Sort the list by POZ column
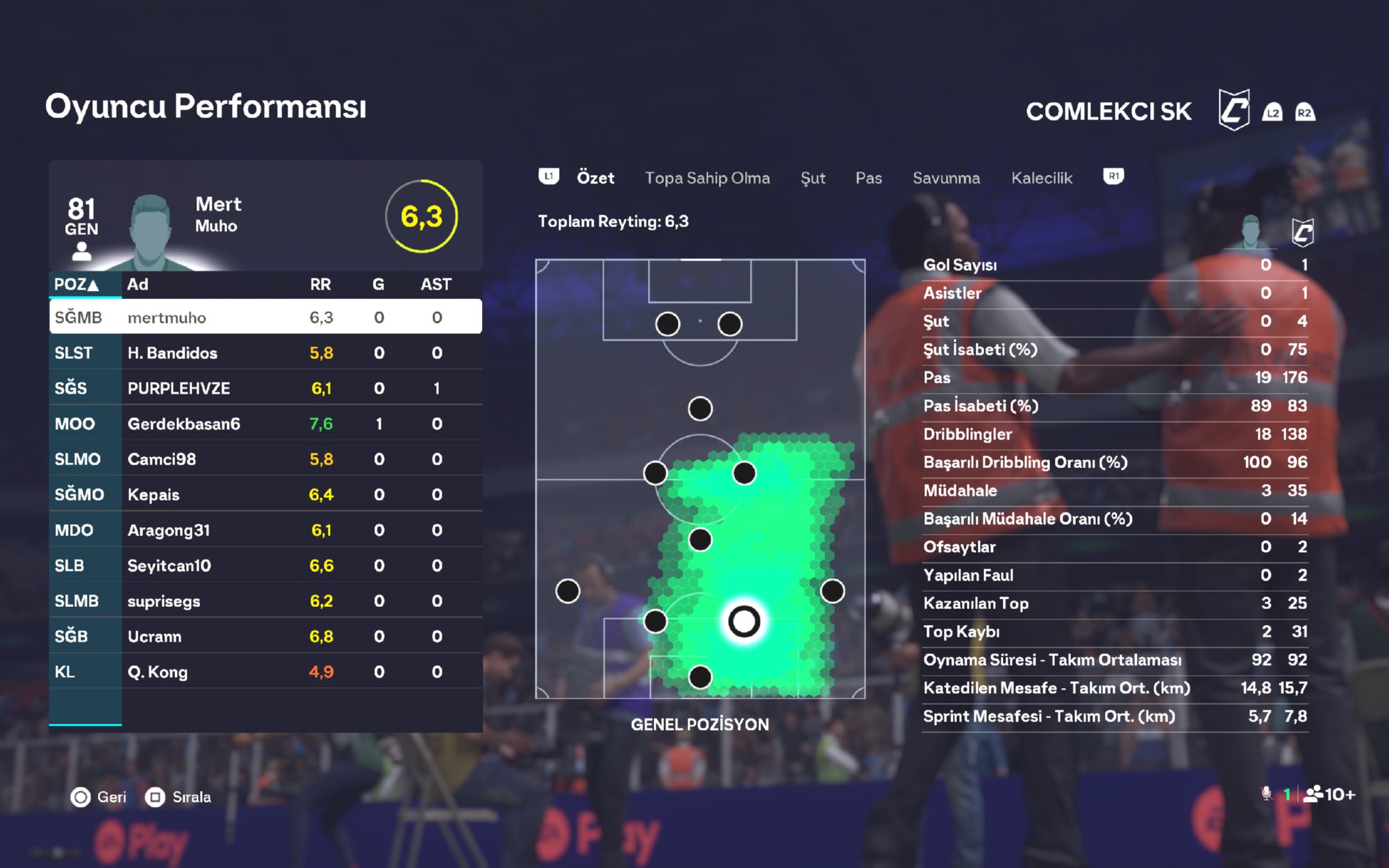The width and height of the screenshot is (1389, 868). click(76, 285)
